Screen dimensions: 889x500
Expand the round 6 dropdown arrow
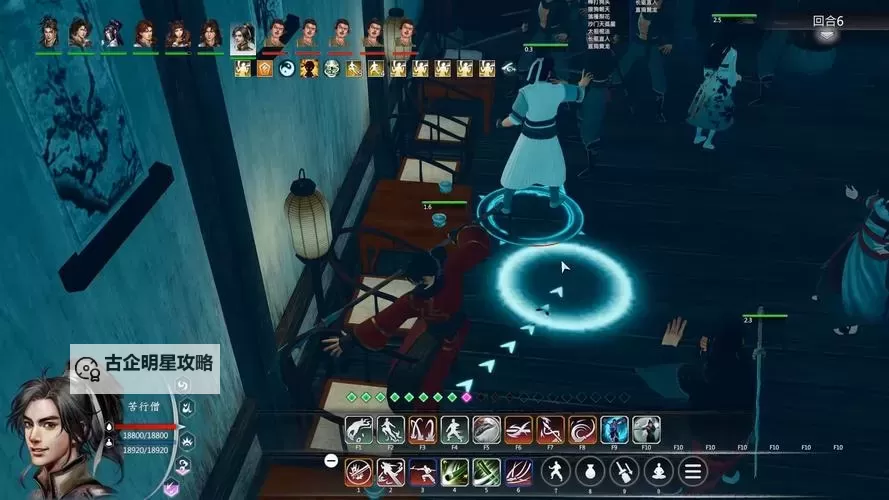827,35
